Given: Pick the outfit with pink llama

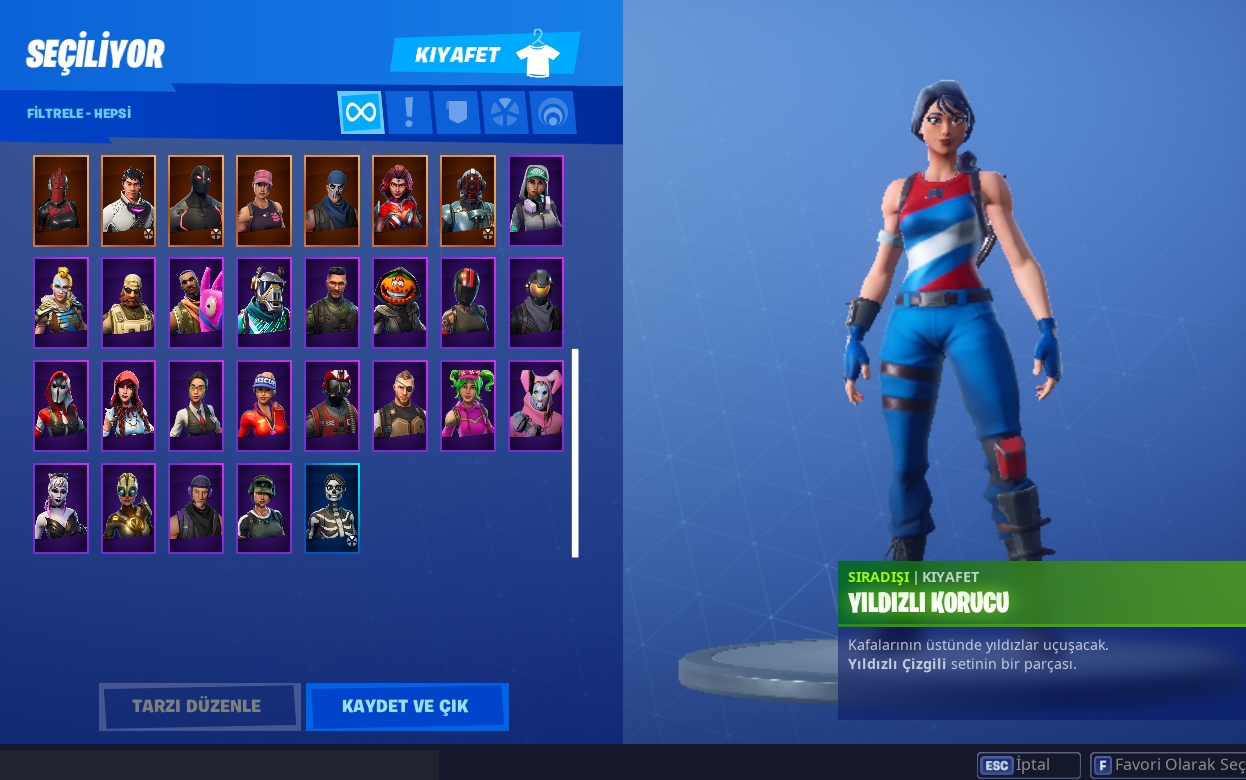Looking at the screenshot, I should (x=196, y=303).
